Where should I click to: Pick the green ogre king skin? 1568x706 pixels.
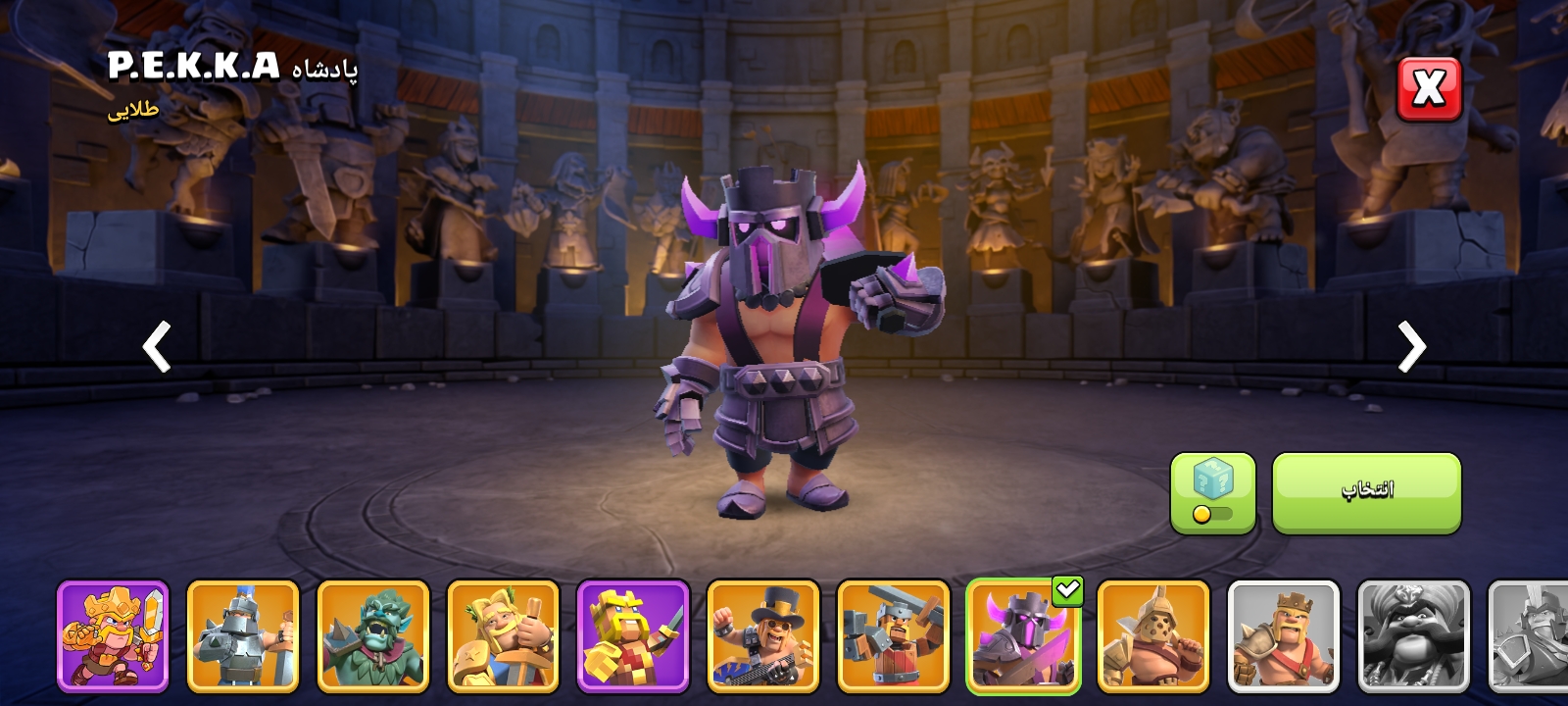(373, 636)
